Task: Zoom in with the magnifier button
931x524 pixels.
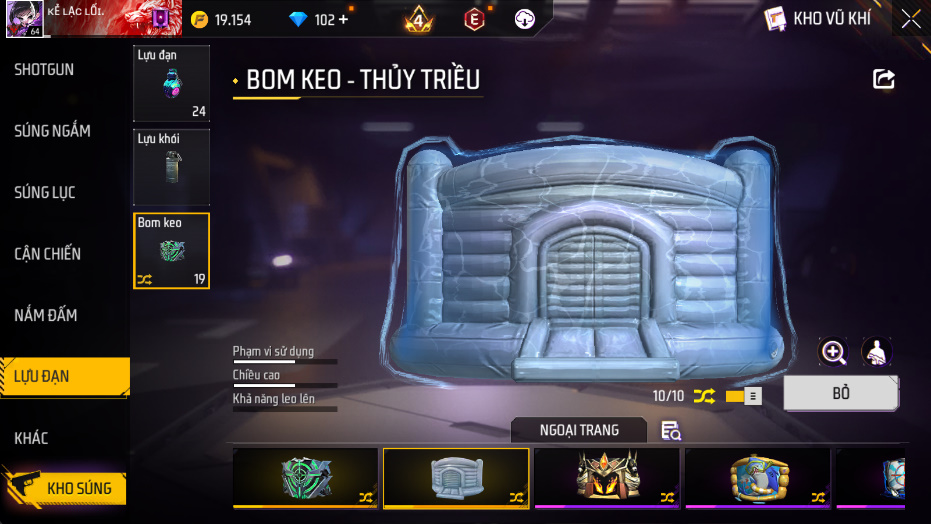Action: pos(833,352)
